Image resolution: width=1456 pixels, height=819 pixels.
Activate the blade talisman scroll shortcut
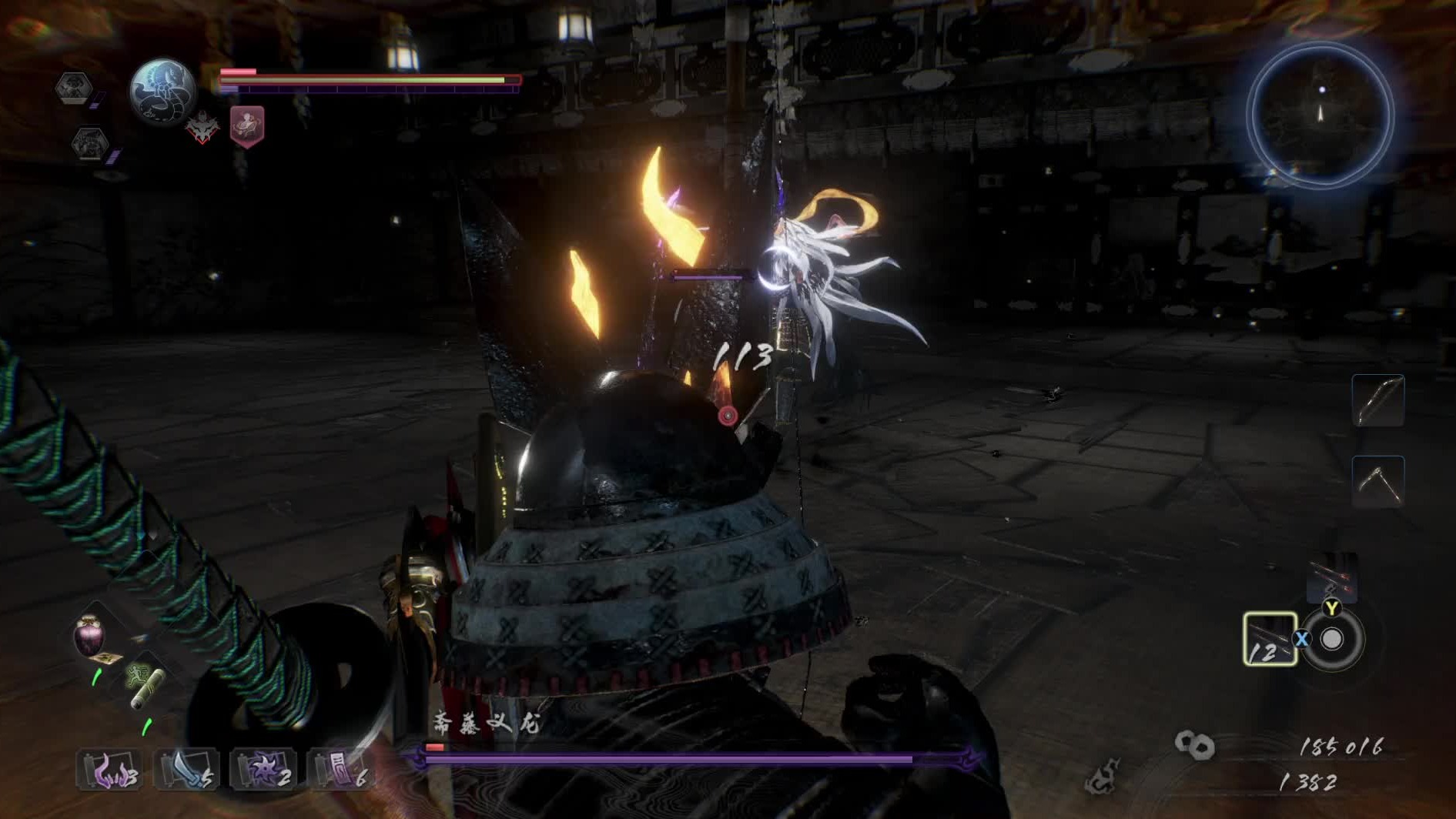tap(186, 769)
